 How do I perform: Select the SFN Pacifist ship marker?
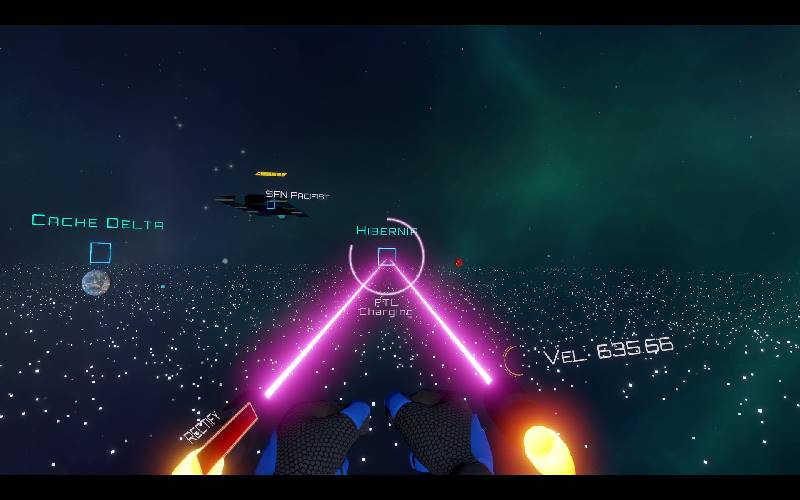pyautogui.click(x=270, y=203)
